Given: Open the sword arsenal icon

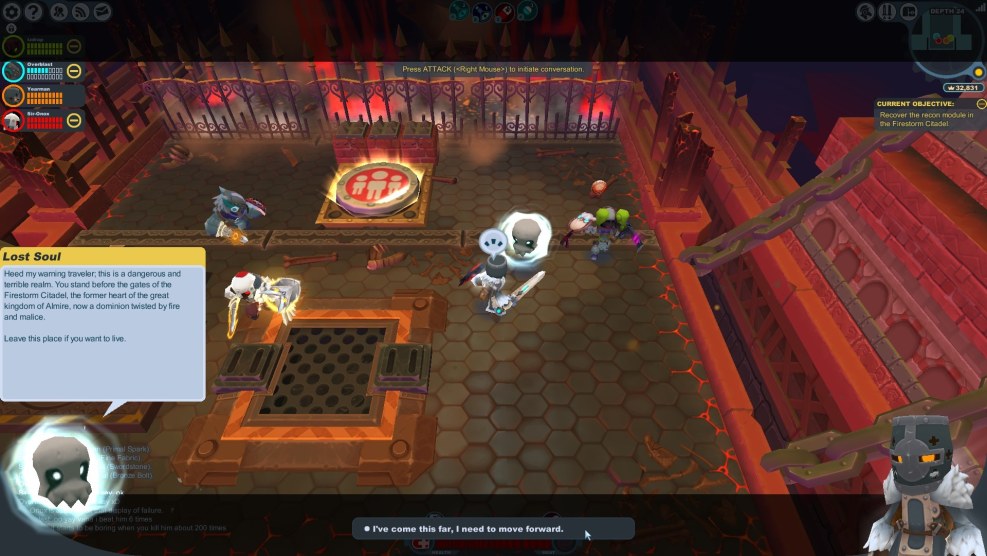Looking at the screenshot, I should (x=888, y=12).
